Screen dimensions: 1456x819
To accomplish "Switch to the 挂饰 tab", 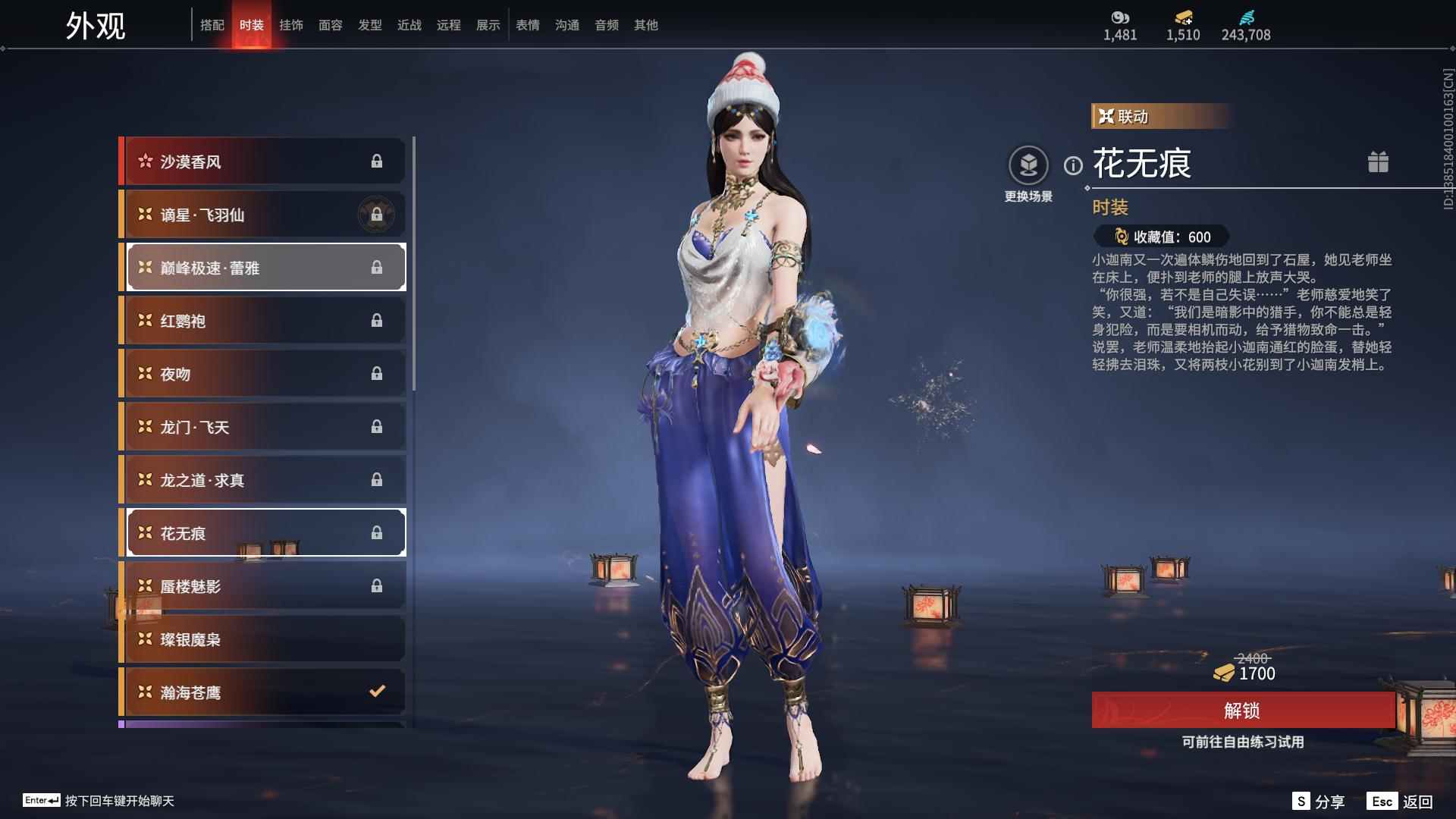I will click(291, 25).
